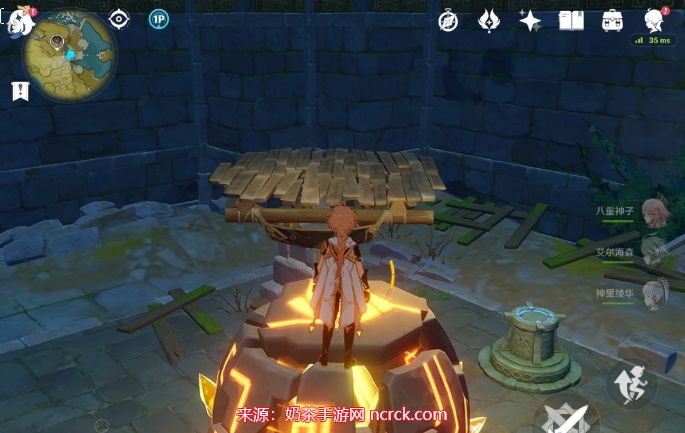
Task: Open the wish star icon
Action: point(529,20)
